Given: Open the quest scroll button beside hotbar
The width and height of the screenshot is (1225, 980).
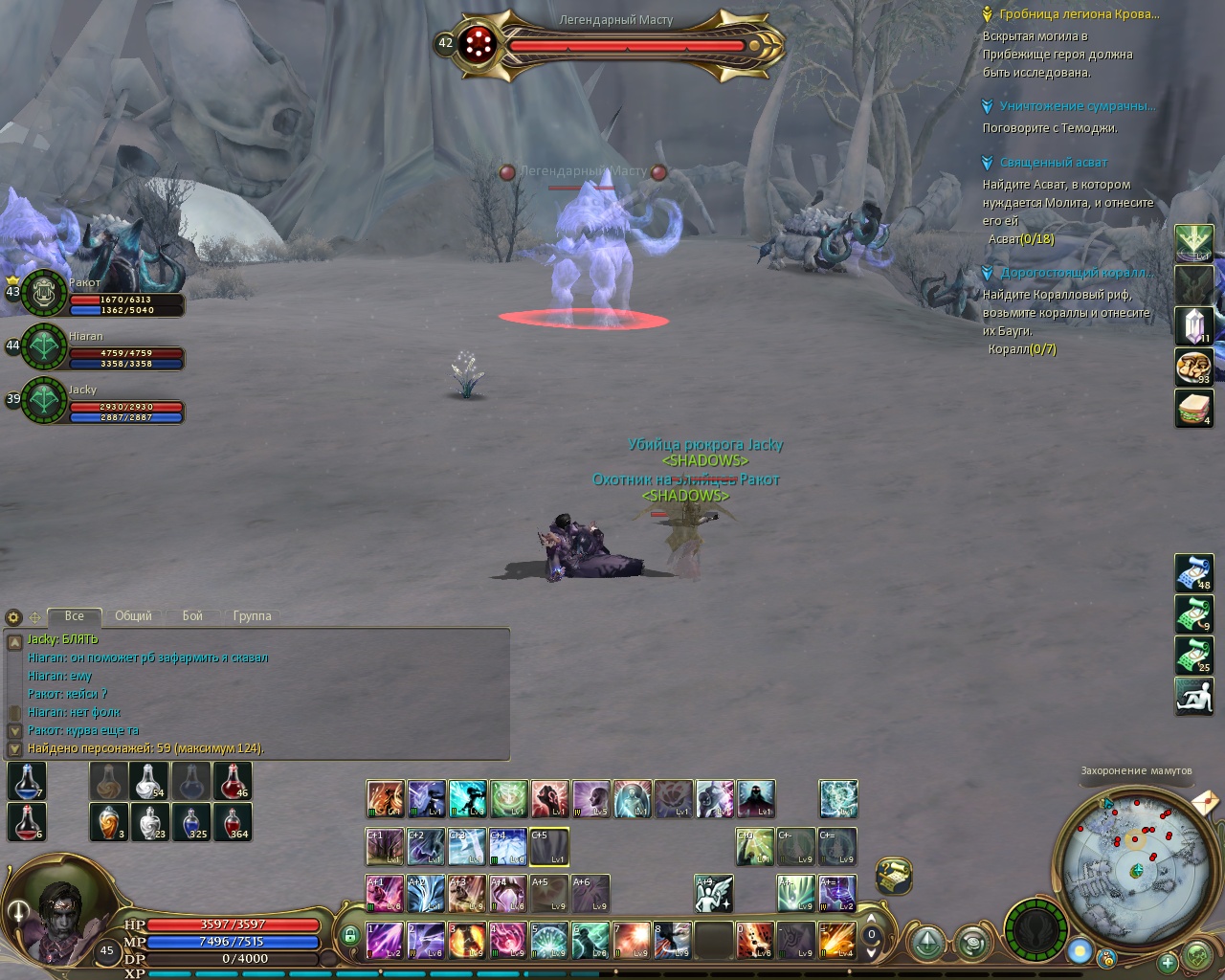Looking at the screenshot, I should pos(894,875).
